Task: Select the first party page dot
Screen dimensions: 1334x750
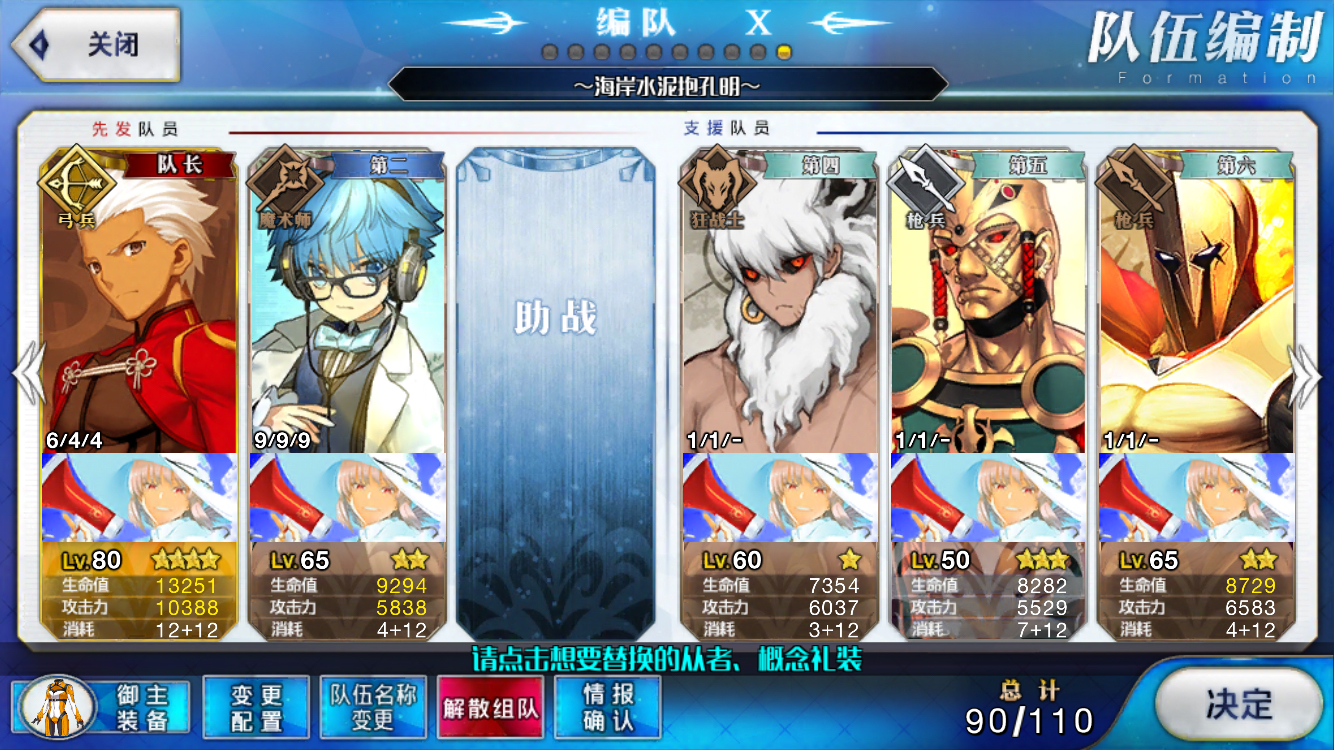Action: pyautogui.click(x=549, y=52)
